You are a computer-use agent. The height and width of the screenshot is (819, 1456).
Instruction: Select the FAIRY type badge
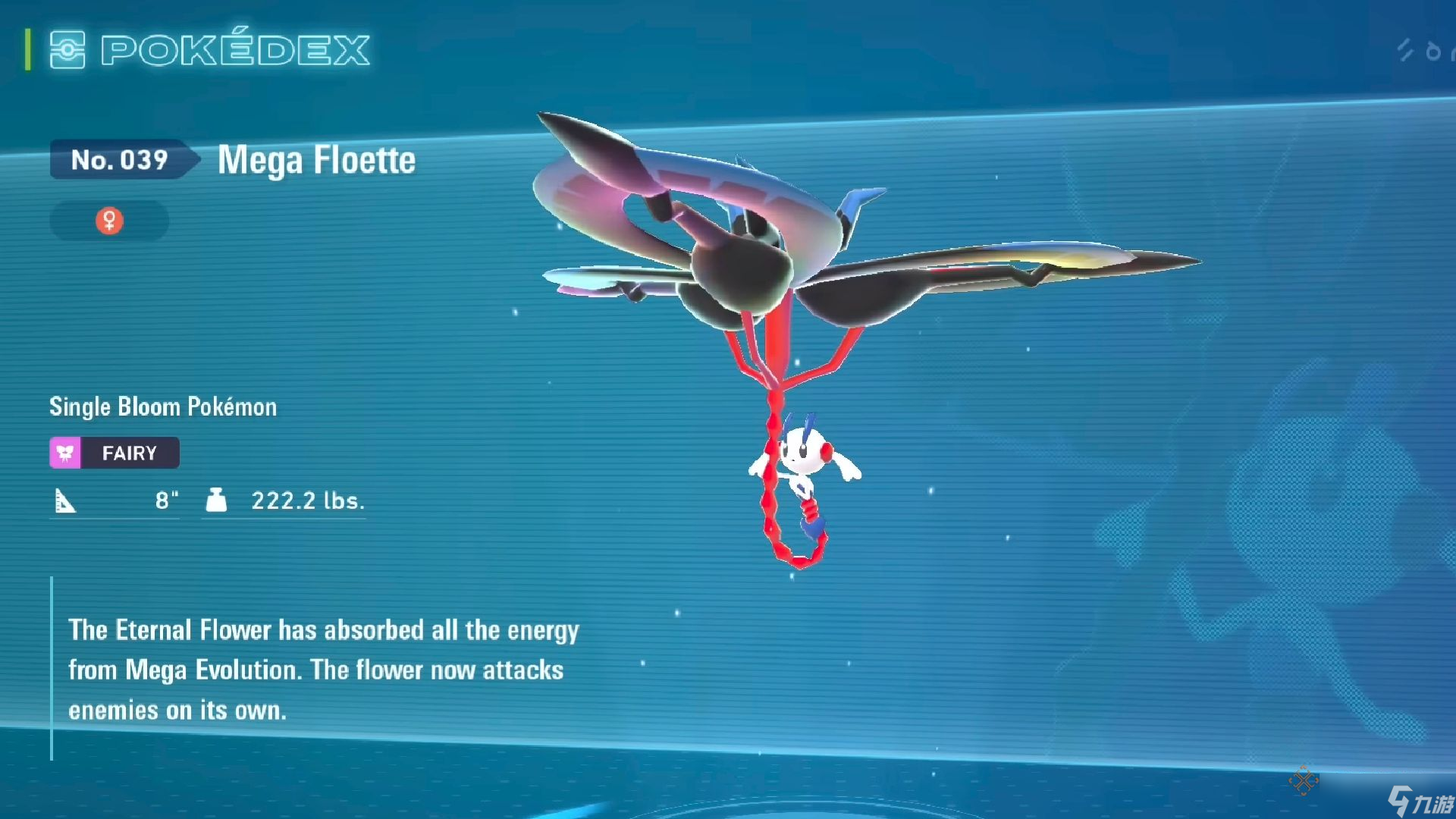(115, 453)
